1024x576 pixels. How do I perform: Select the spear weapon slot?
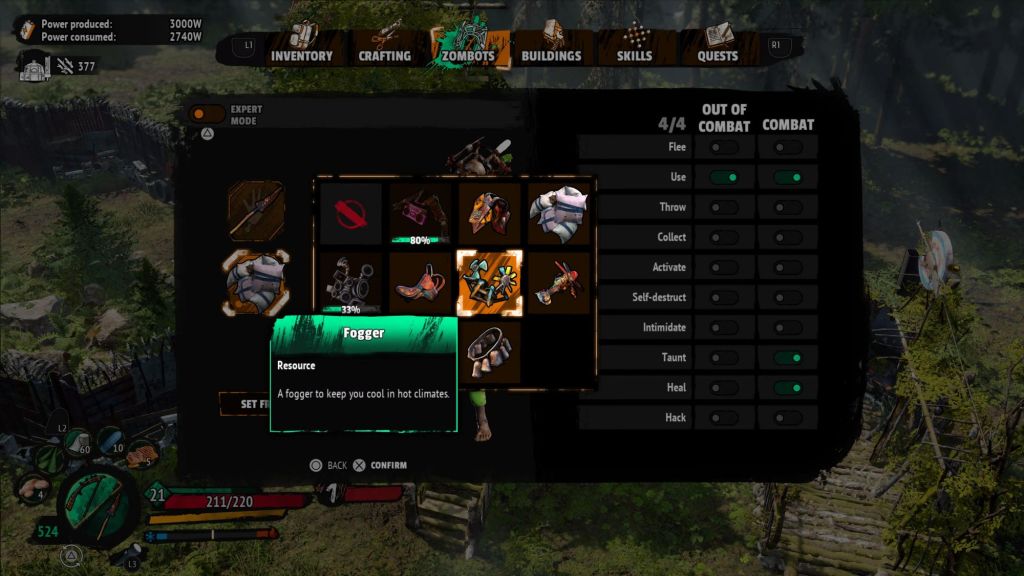256,210
